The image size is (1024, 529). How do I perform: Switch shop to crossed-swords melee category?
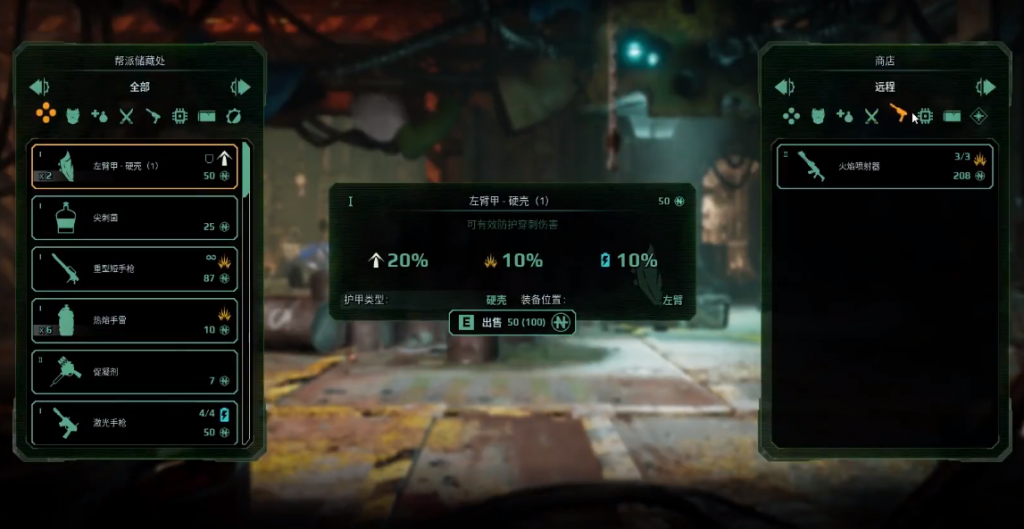tap(871, 116)
